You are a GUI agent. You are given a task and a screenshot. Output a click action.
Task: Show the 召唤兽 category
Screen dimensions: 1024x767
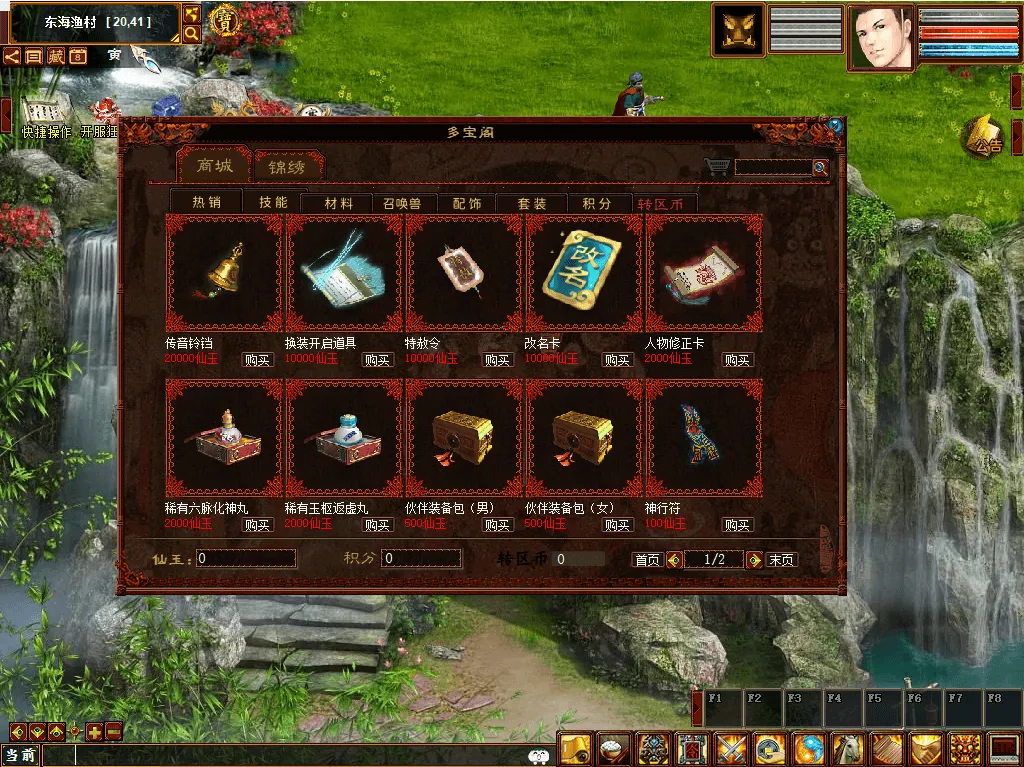(x=402, y=203)
